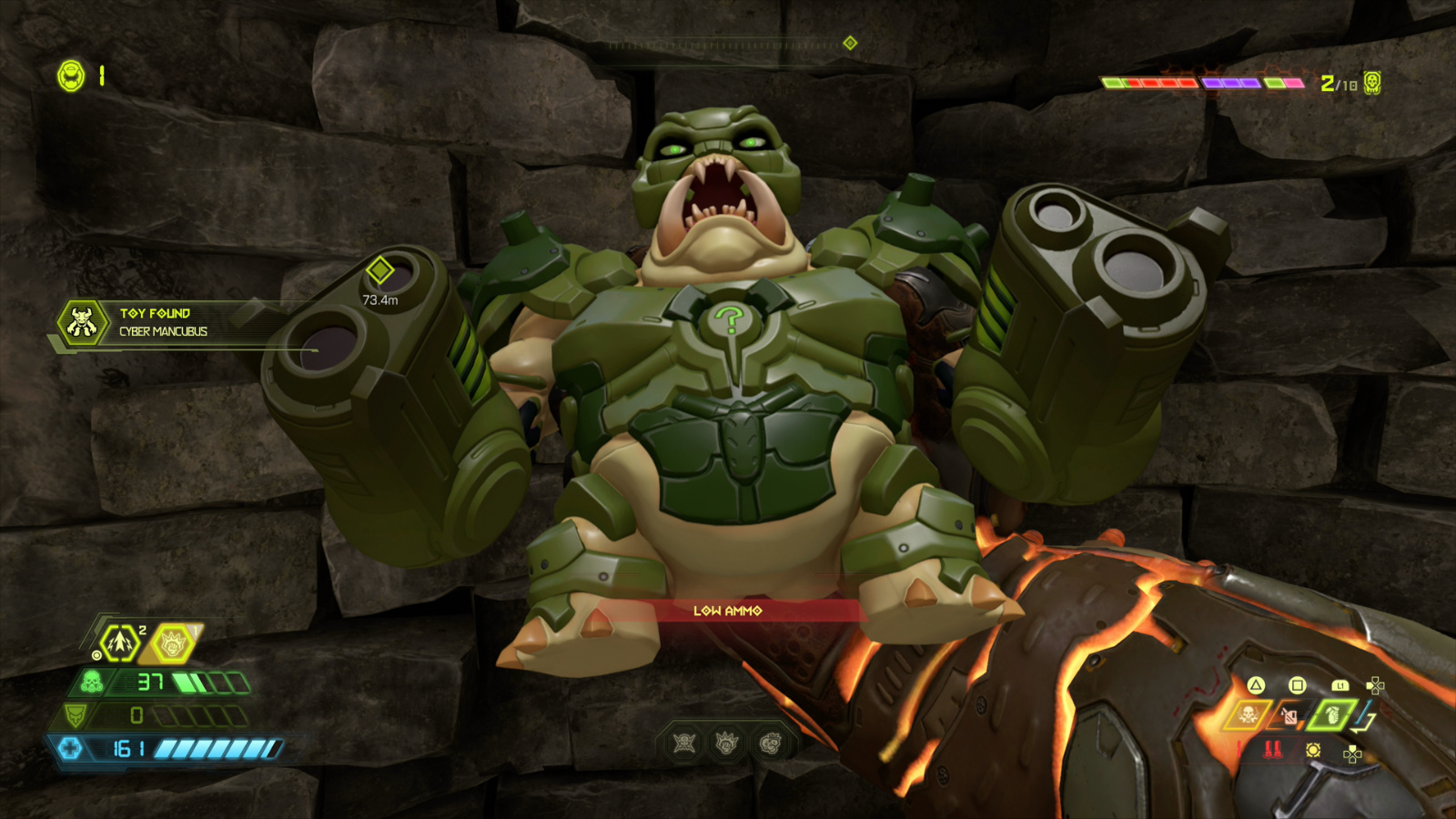Click the grayed-out ice bomb equipment icon
Screen dimensions: 1456x819
[x=1289, y=716]
